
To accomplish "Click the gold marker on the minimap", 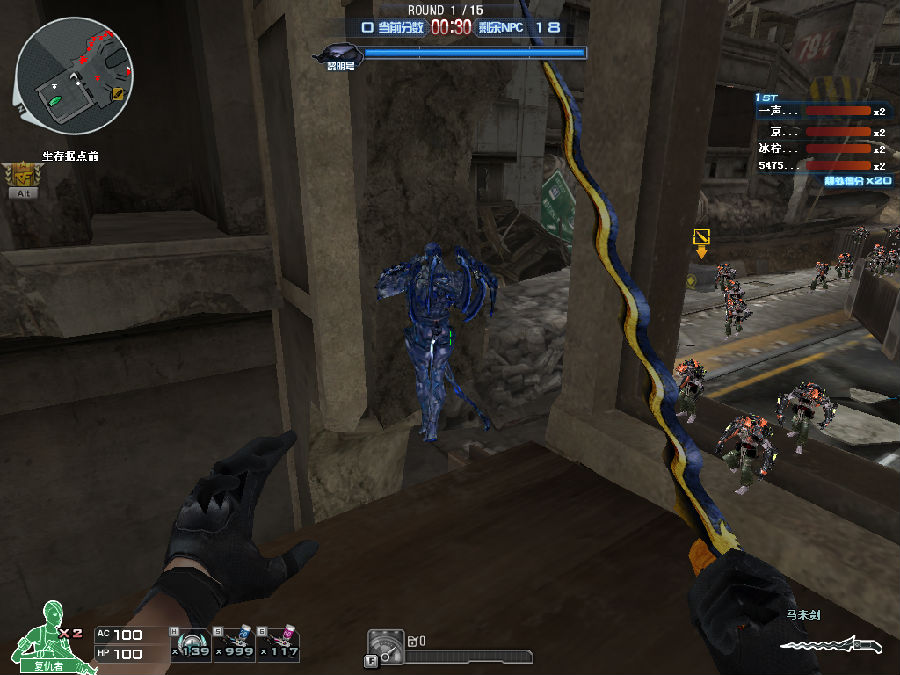I will pos(119,93).
